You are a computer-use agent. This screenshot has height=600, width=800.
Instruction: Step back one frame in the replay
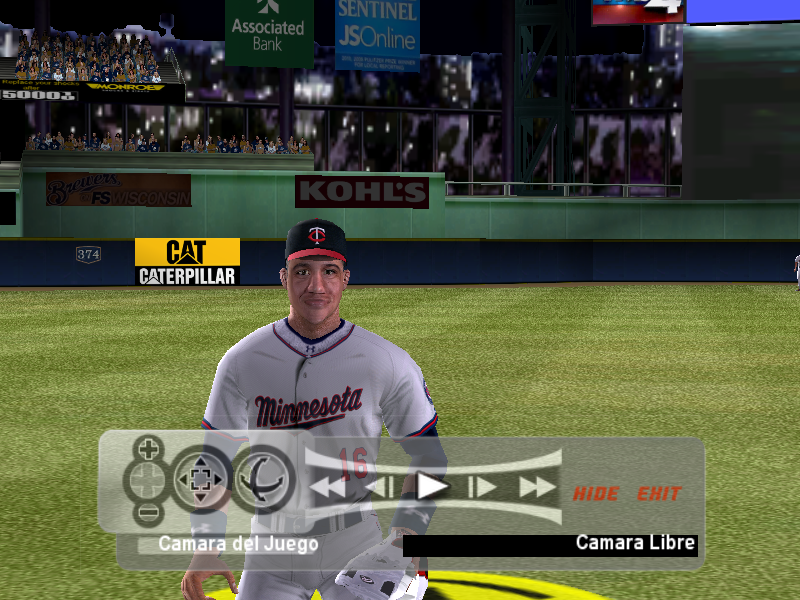[379, 487]
